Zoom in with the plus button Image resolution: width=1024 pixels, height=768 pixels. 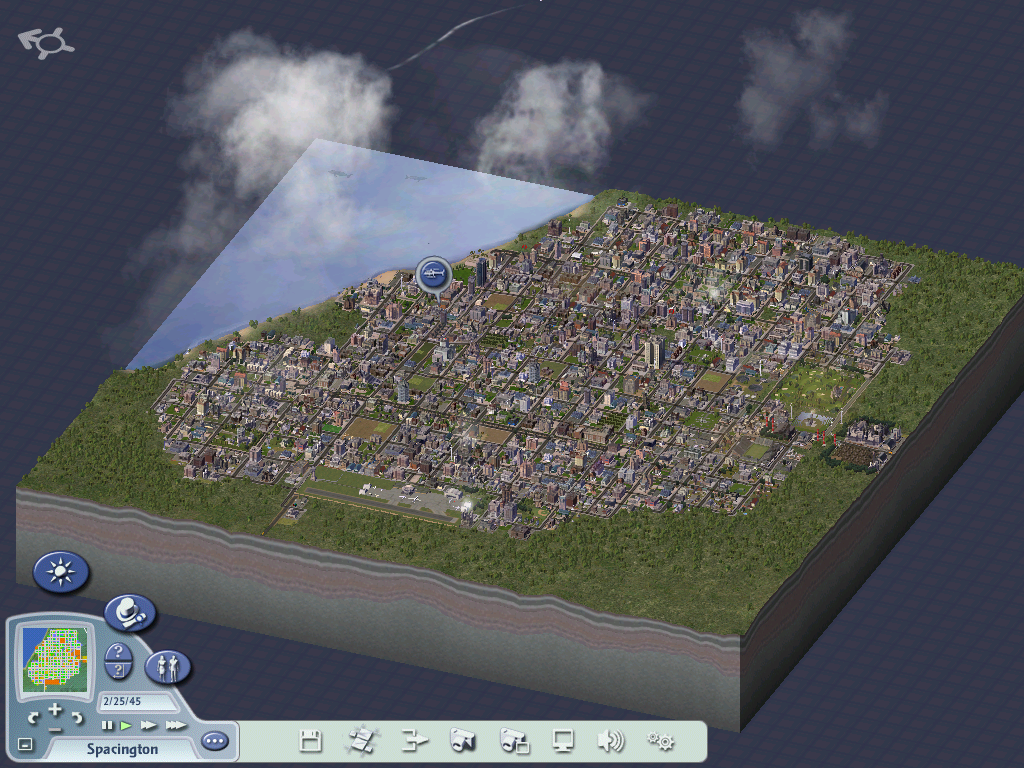[55, 710]
